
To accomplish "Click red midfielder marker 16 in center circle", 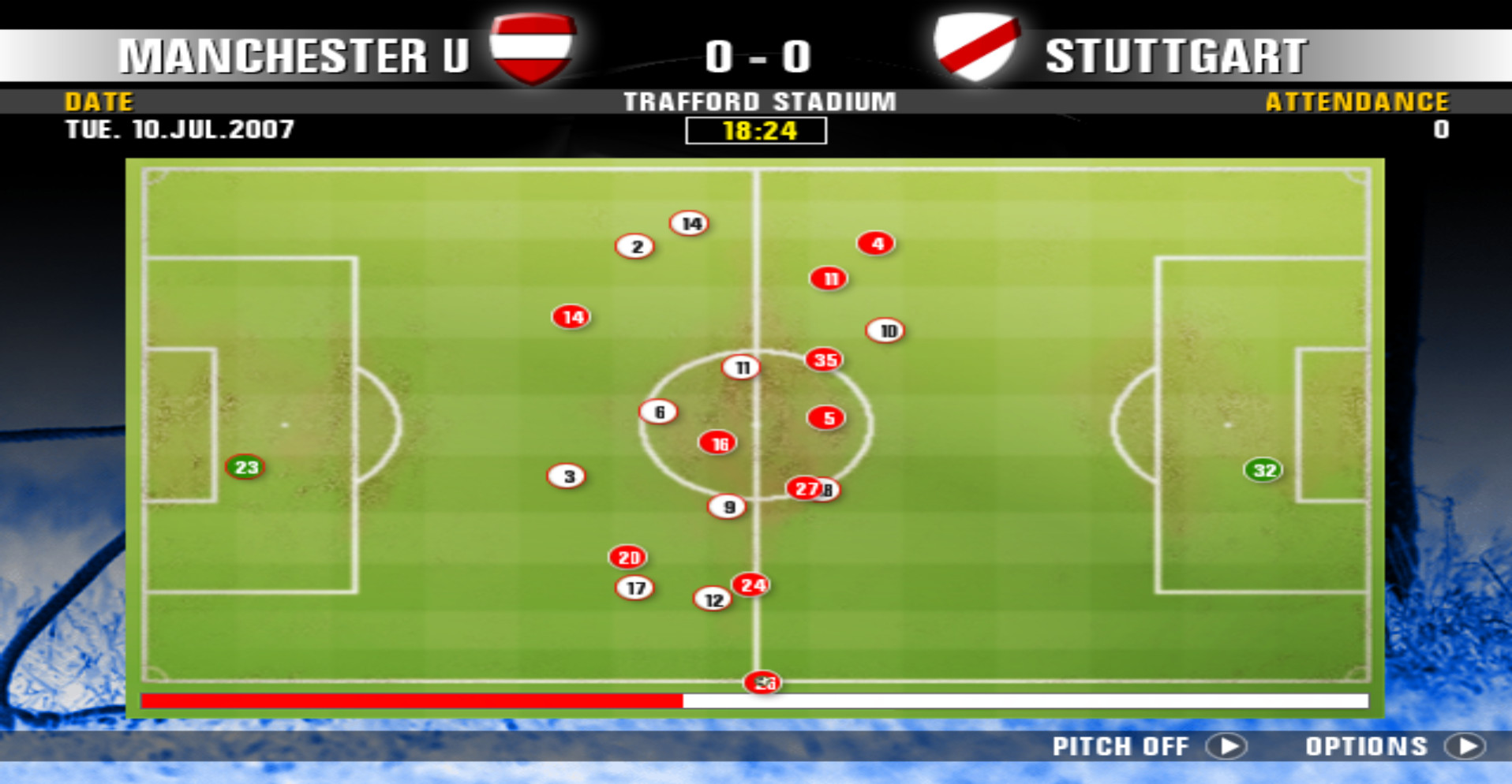I will (717, 442).
